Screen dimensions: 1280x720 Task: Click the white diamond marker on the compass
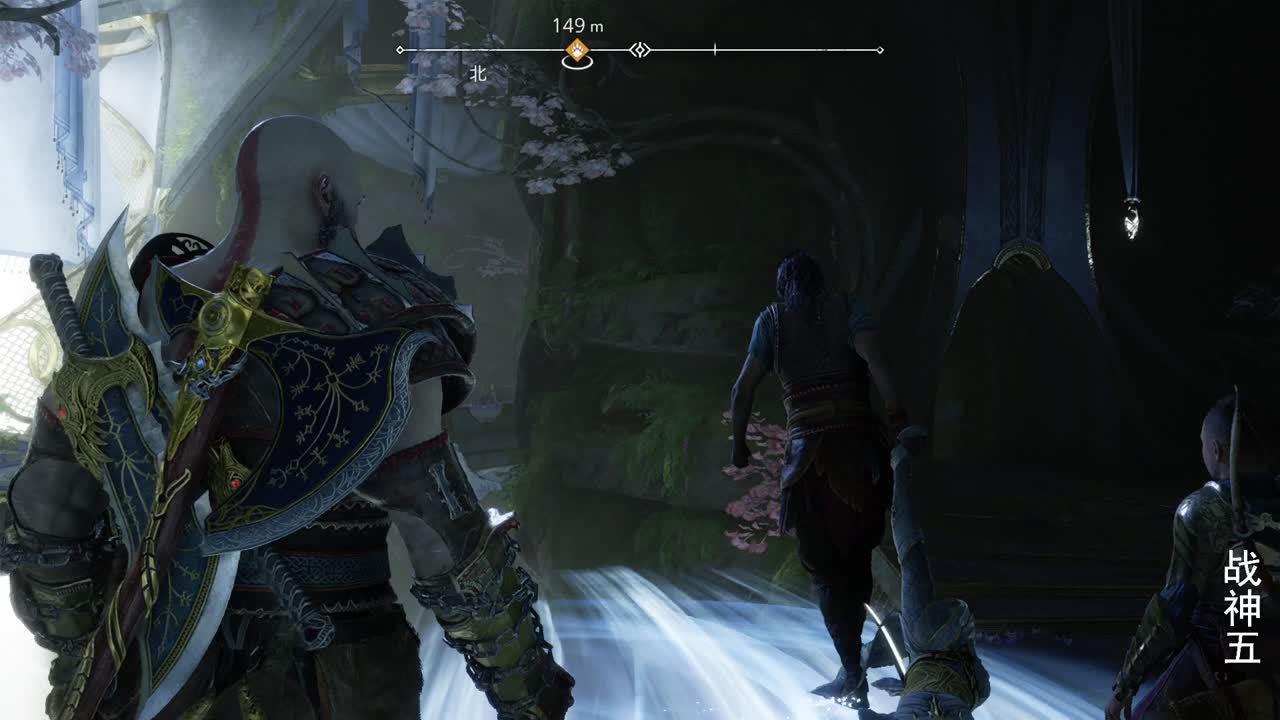pyautogui.click(x=640, y=50)
